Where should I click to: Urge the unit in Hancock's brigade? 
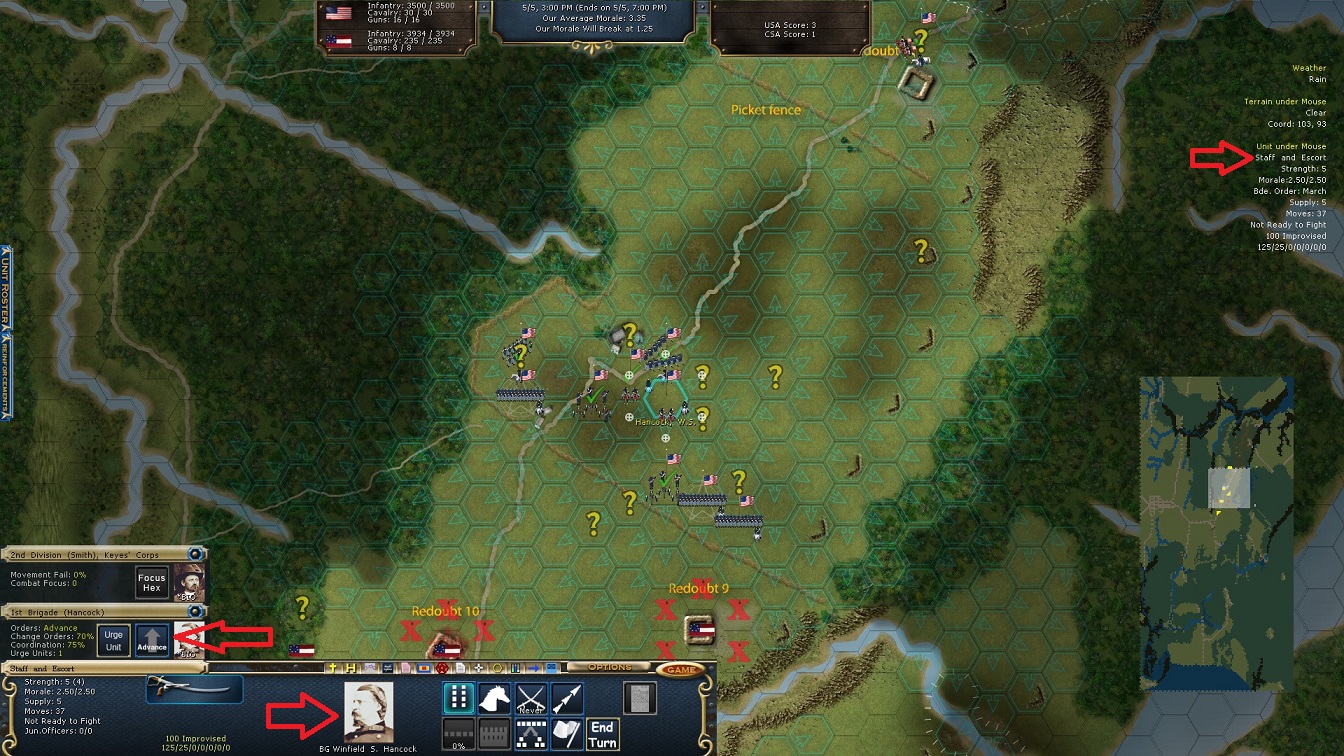(114, 641)
